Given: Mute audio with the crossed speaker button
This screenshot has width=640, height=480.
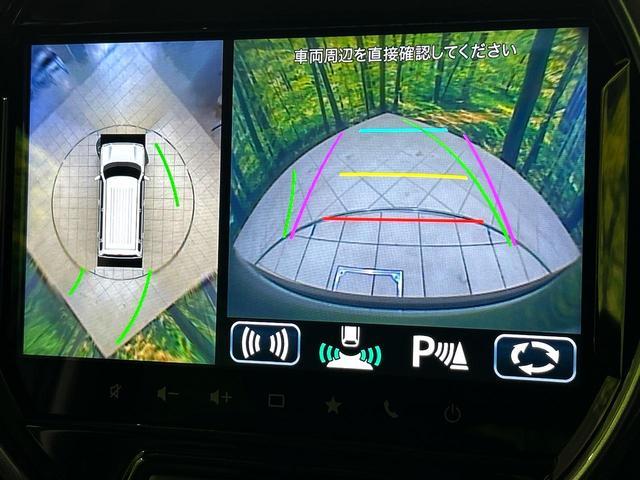Looking at the screenshot, I should pos(117,391).
